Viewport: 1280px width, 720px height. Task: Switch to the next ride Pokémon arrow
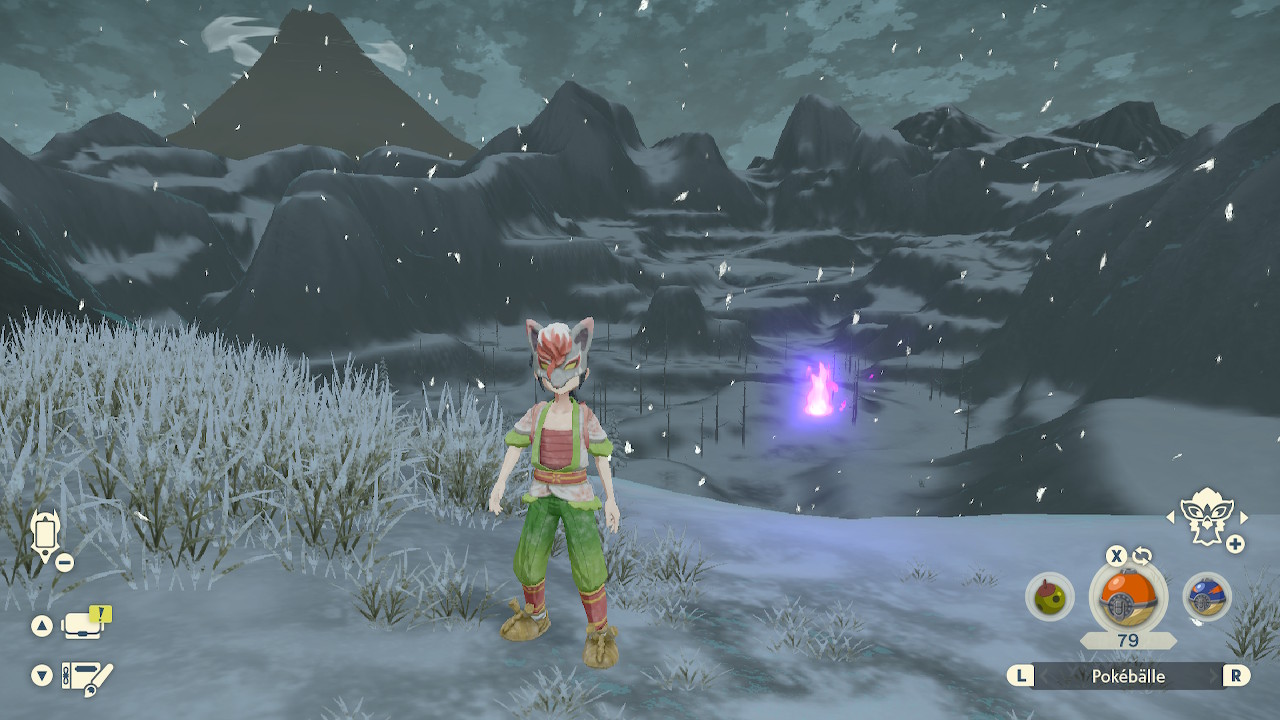(x=1244, y=517)
